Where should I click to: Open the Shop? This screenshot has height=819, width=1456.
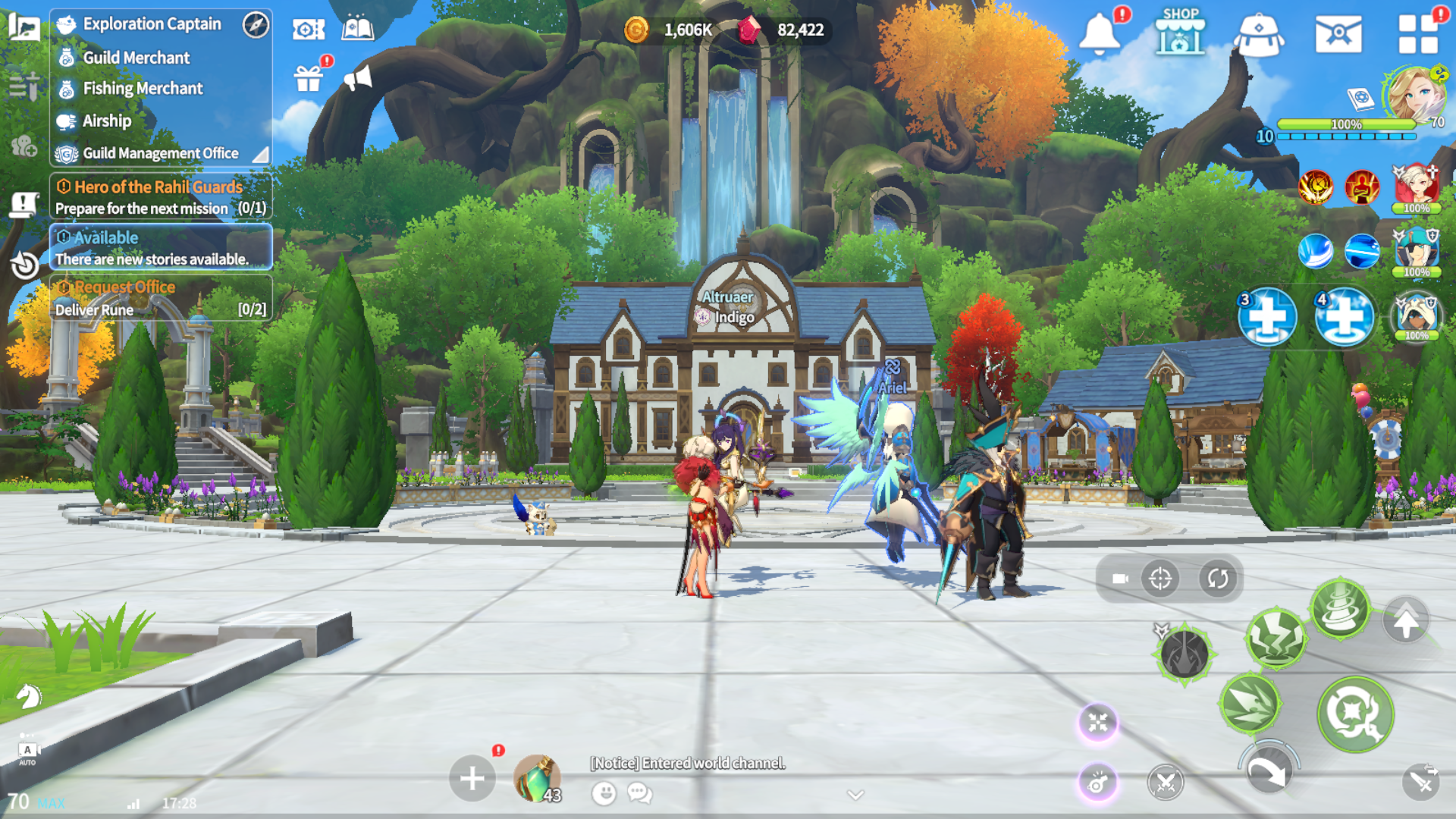[x=1180, y=33]
